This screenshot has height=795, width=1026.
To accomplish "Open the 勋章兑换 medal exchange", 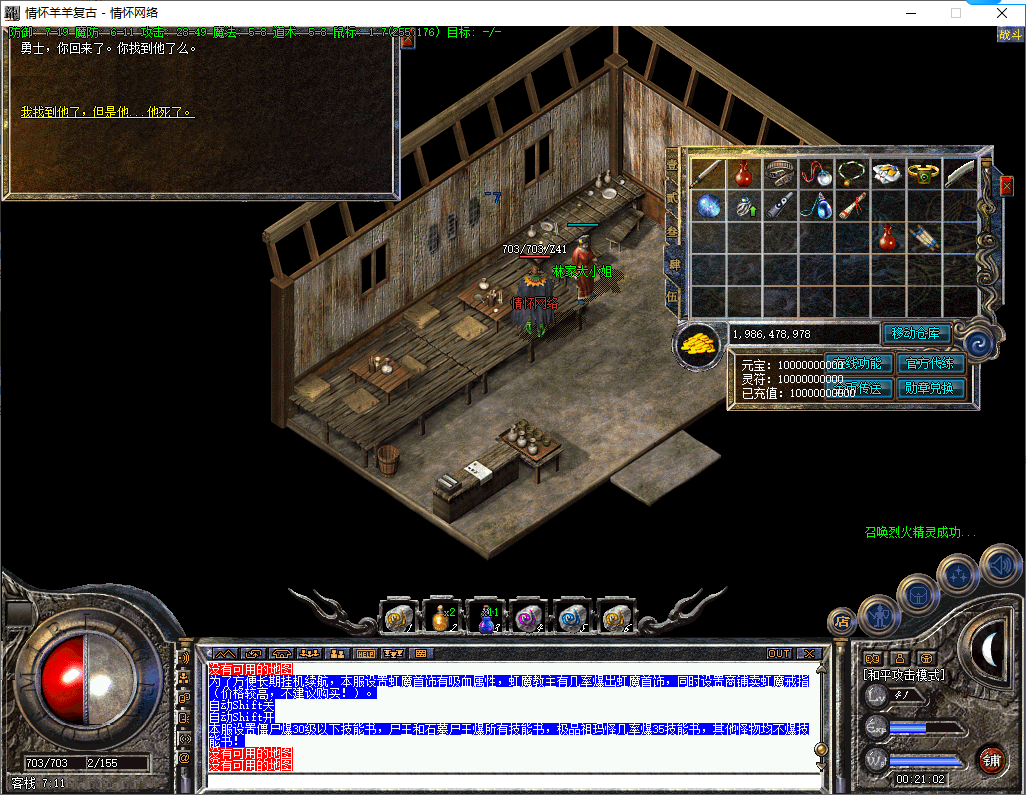I will tap(931, 388).
